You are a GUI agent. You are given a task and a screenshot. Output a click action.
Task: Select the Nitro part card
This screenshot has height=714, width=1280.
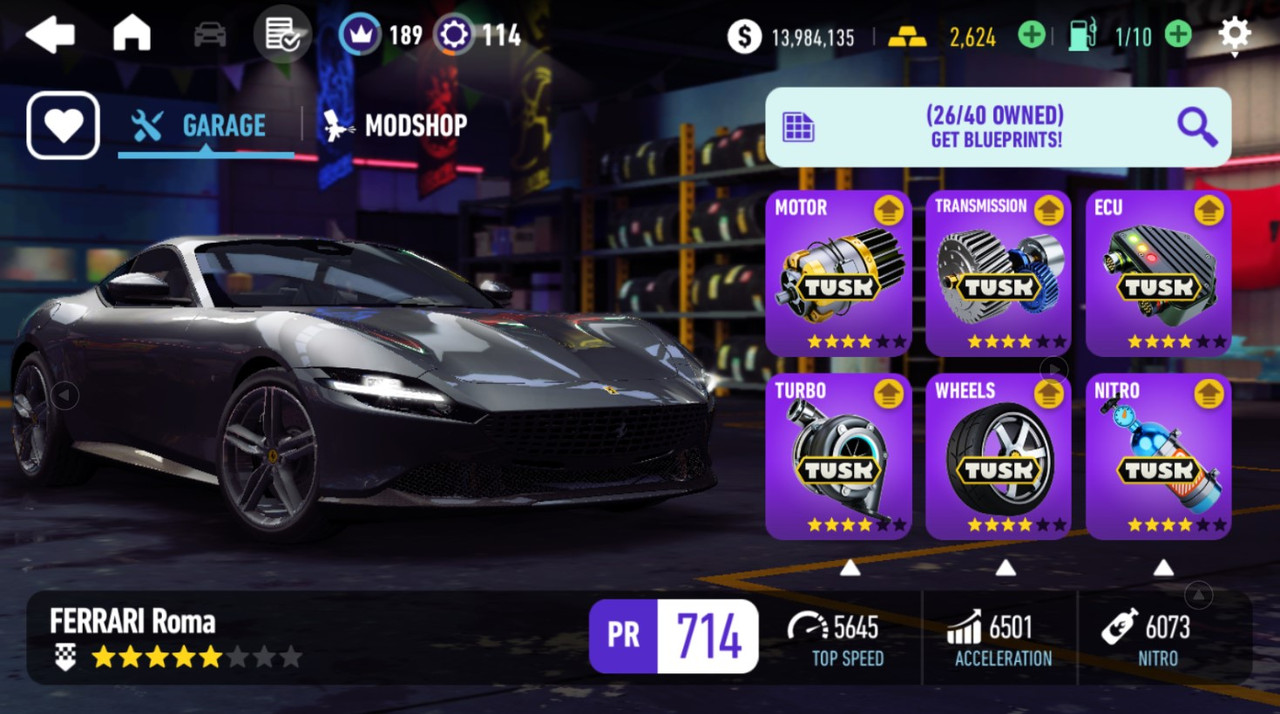[x=1158, y=456]
